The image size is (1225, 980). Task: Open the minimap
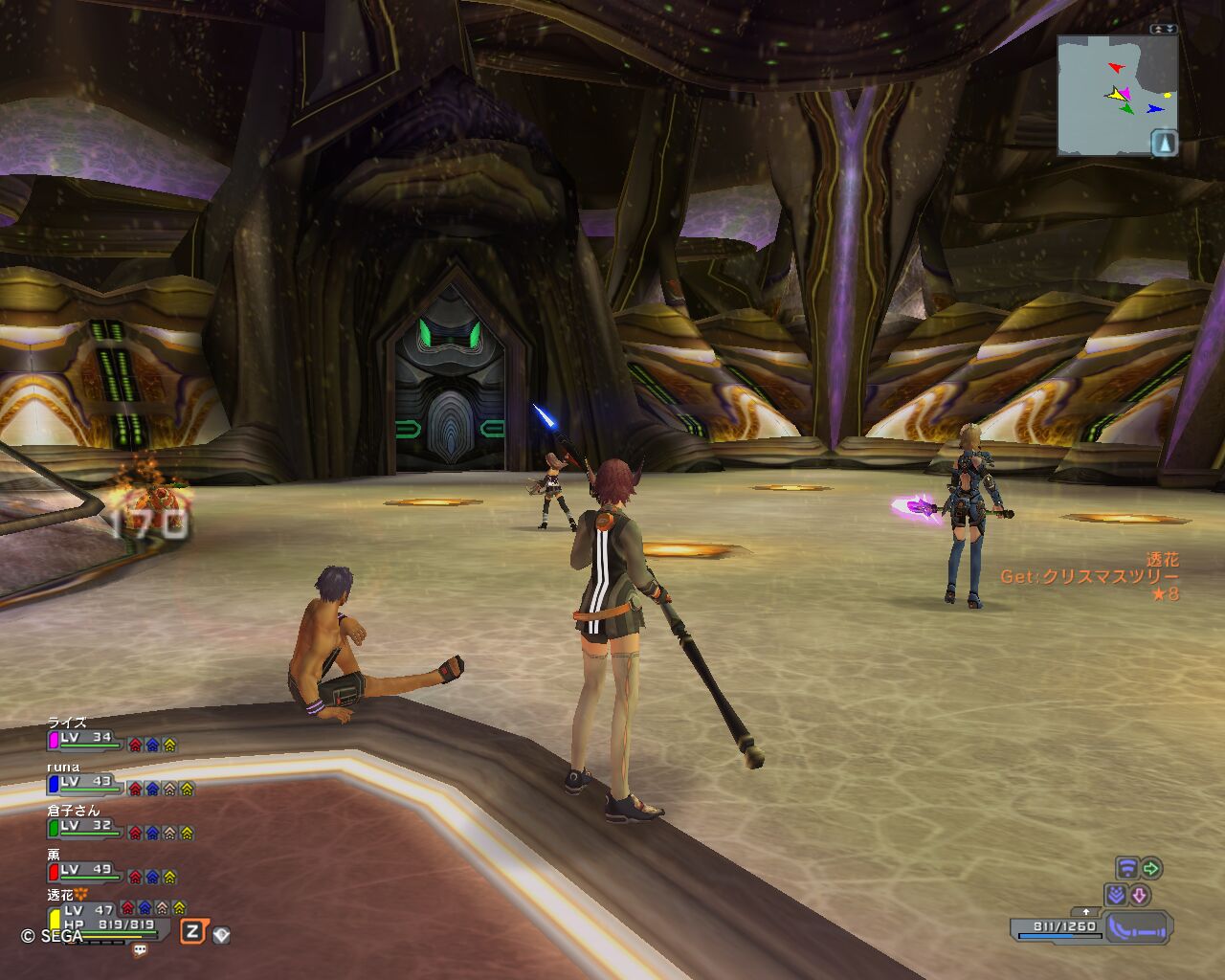click(1116, 94)
